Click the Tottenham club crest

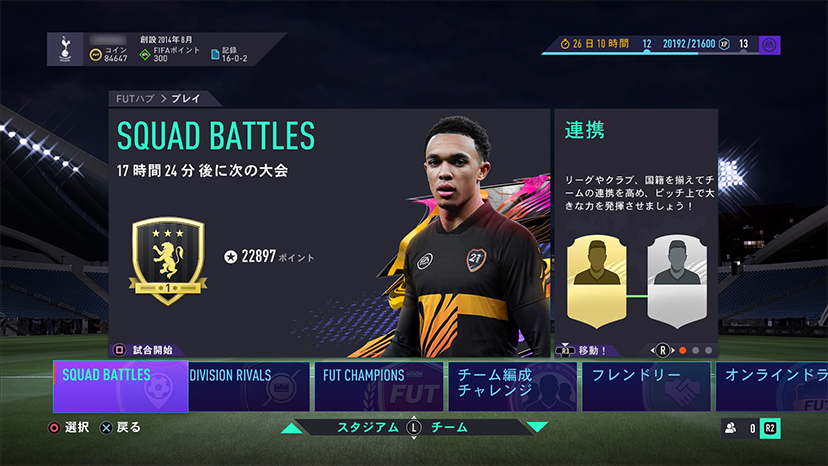point(62,50)
